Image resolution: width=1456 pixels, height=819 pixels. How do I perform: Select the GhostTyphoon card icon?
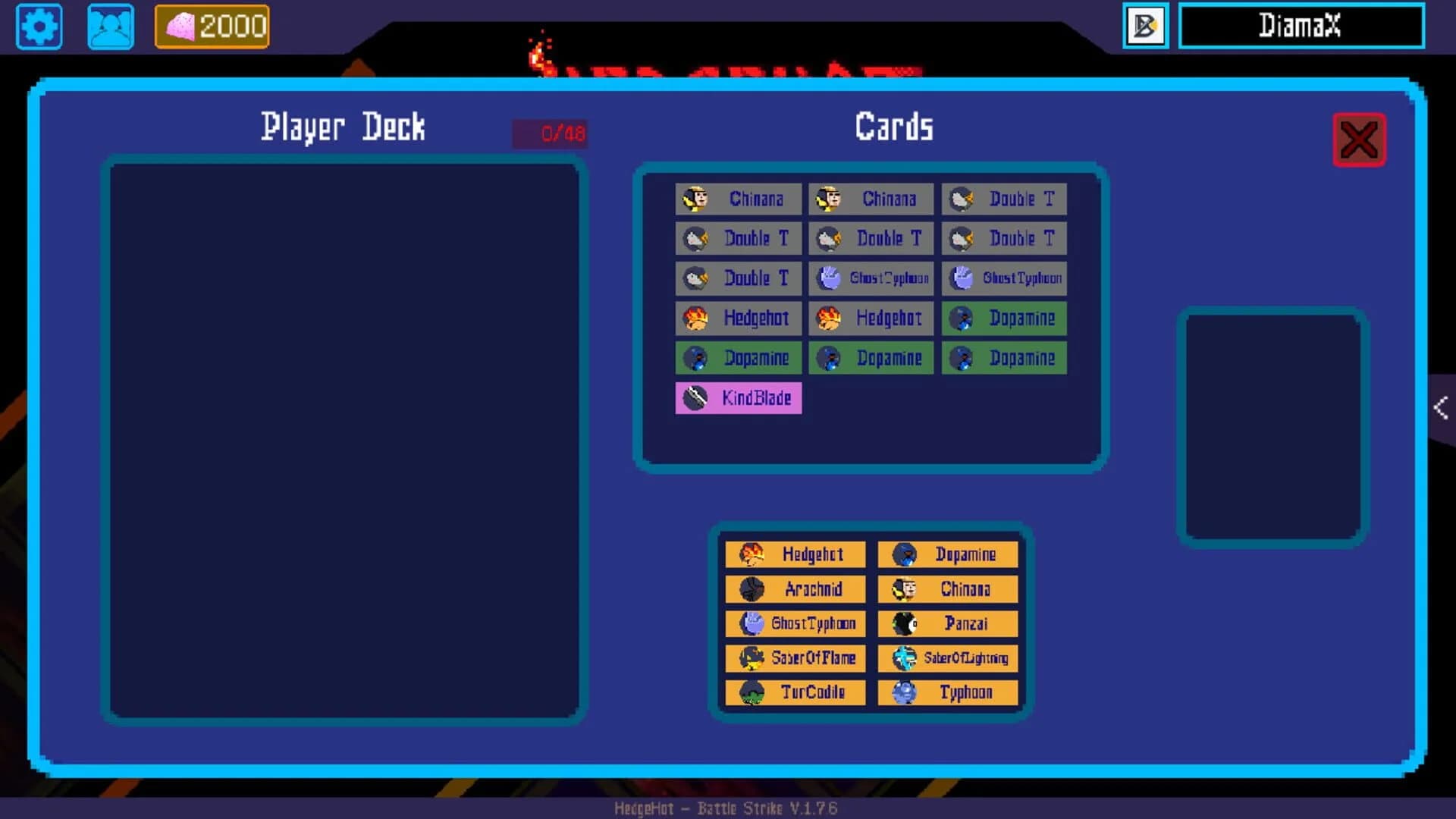click(x=828, y=278)
